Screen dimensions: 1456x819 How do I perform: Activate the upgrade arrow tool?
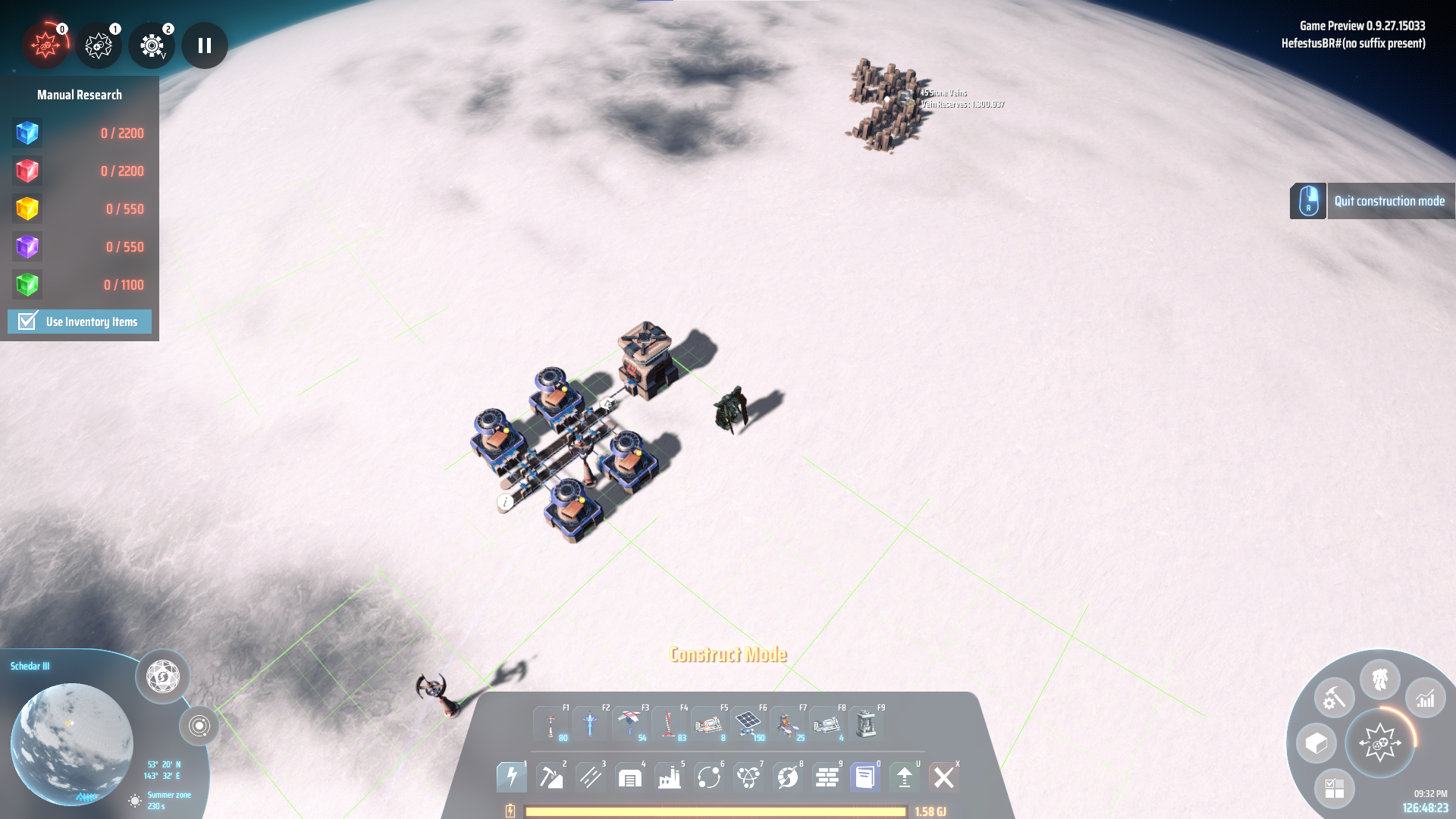pyautogui.click(x=905, y=777)
